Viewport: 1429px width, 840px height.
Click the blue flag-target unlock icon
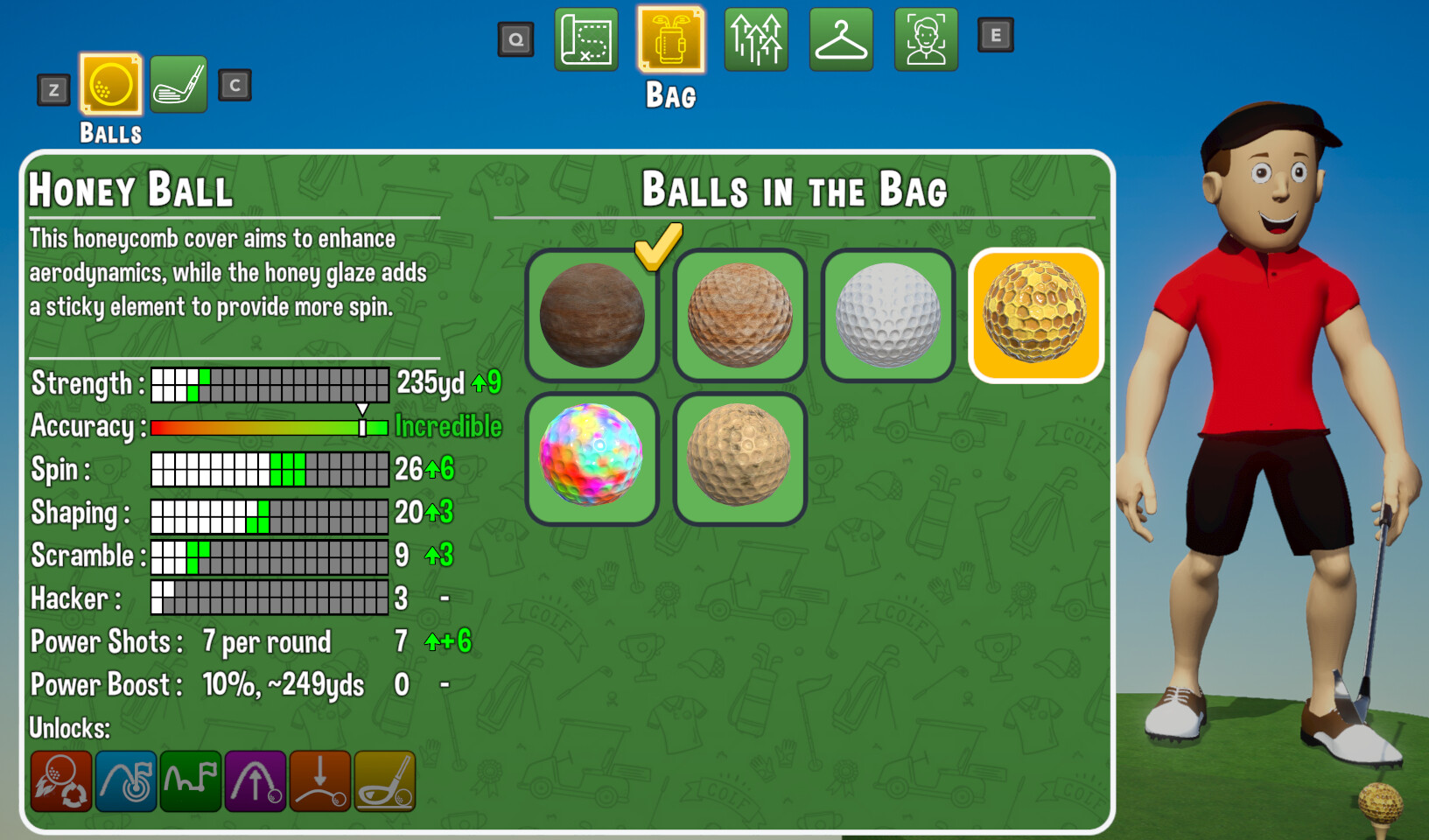126,781
